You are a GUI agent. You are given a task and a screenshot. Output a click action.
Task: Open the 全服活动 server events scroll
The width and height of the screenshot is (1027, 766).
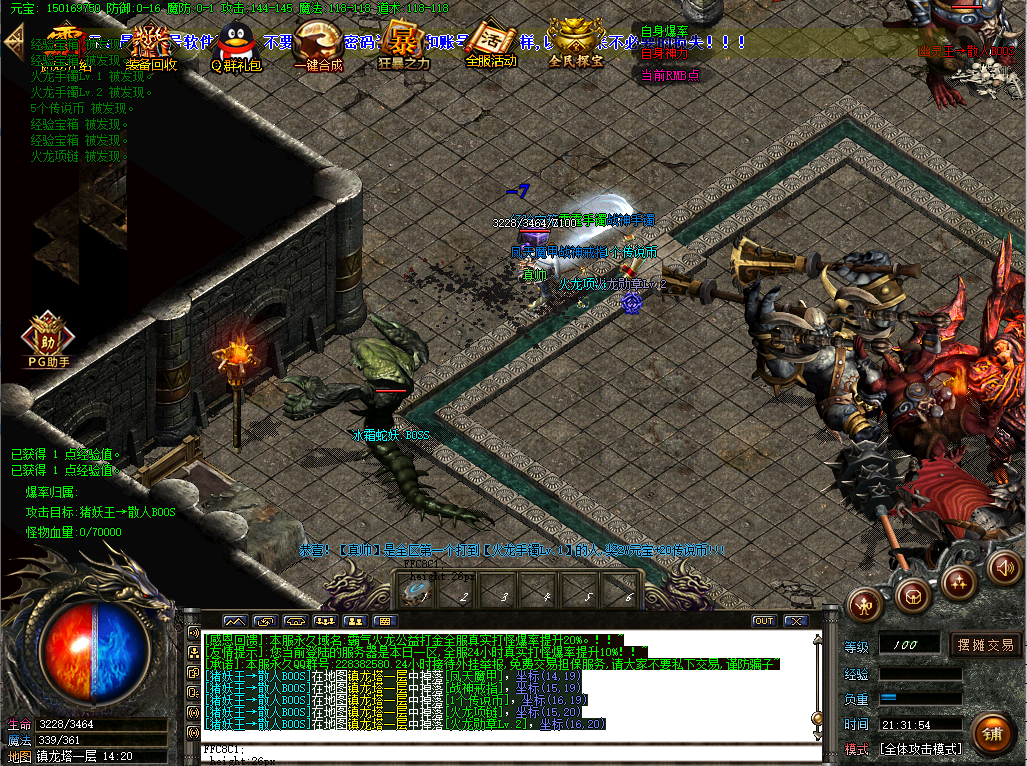pyautogui.click(x=491, y=45)
